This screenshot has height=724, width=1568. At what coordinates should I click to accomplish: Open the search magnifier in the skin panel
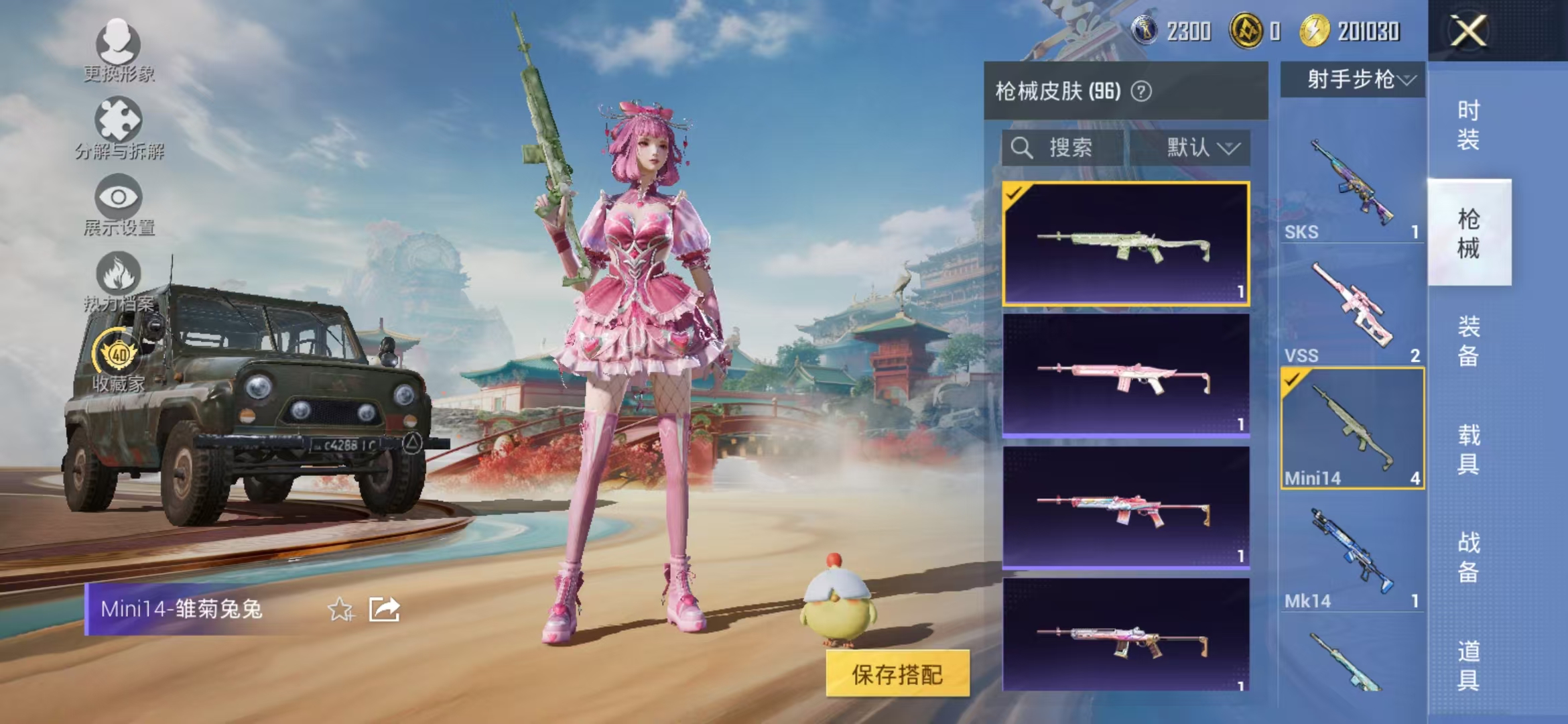1023,147
